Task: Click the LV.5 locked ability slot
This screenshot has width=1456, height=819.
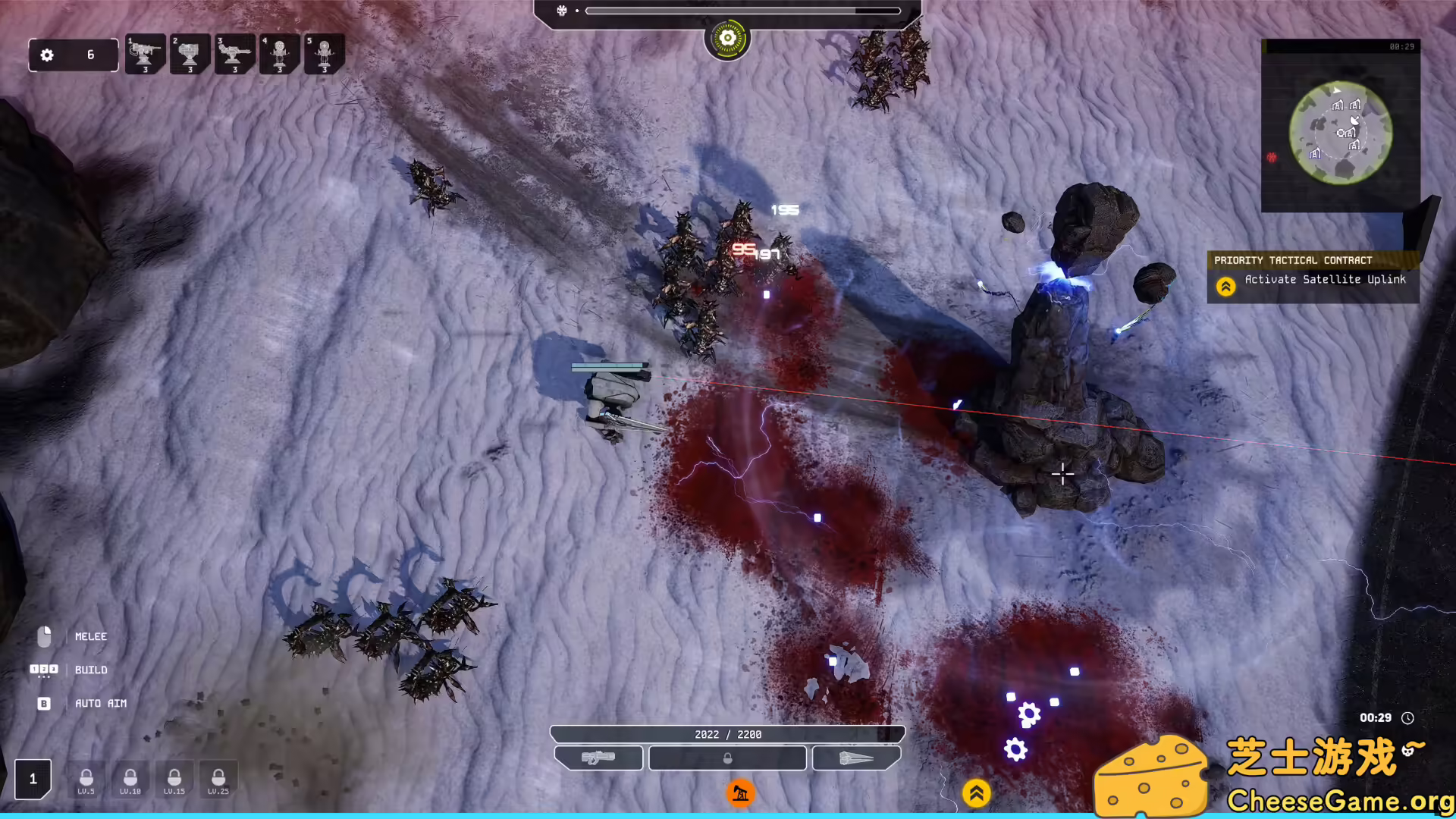Action: (x=86, y=779)
